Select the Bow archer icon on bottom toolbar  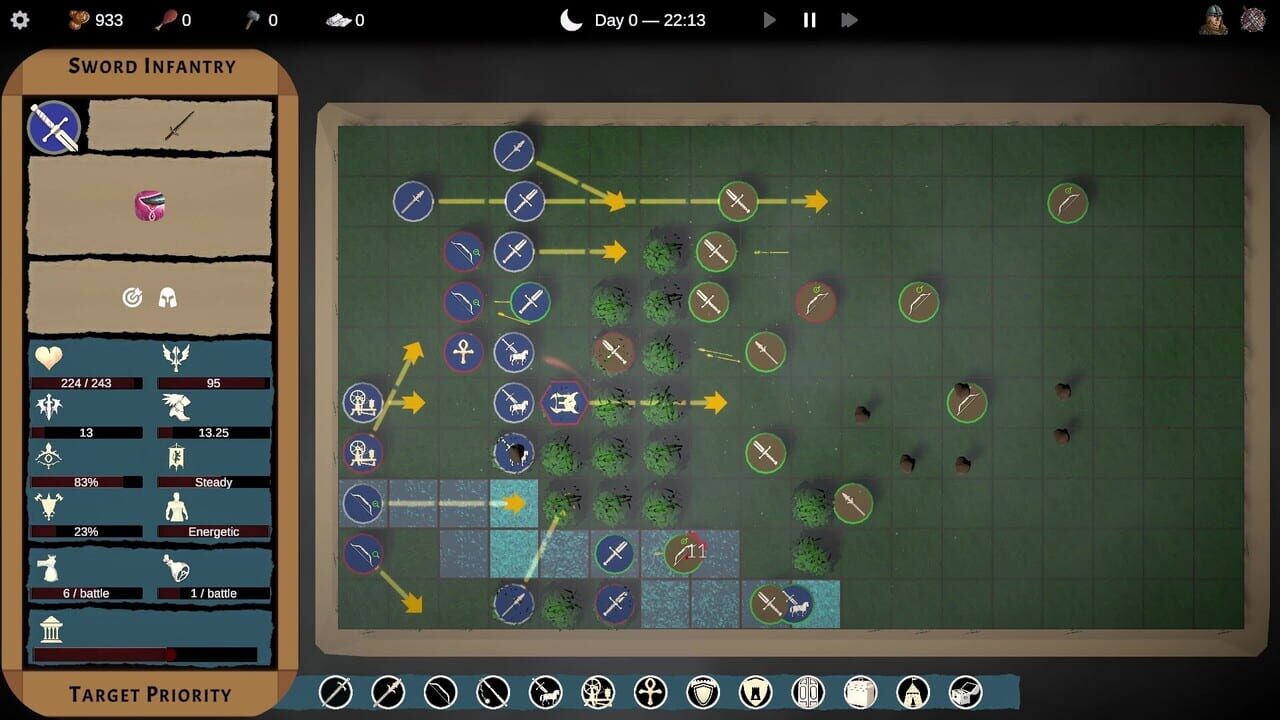point(440,691)
